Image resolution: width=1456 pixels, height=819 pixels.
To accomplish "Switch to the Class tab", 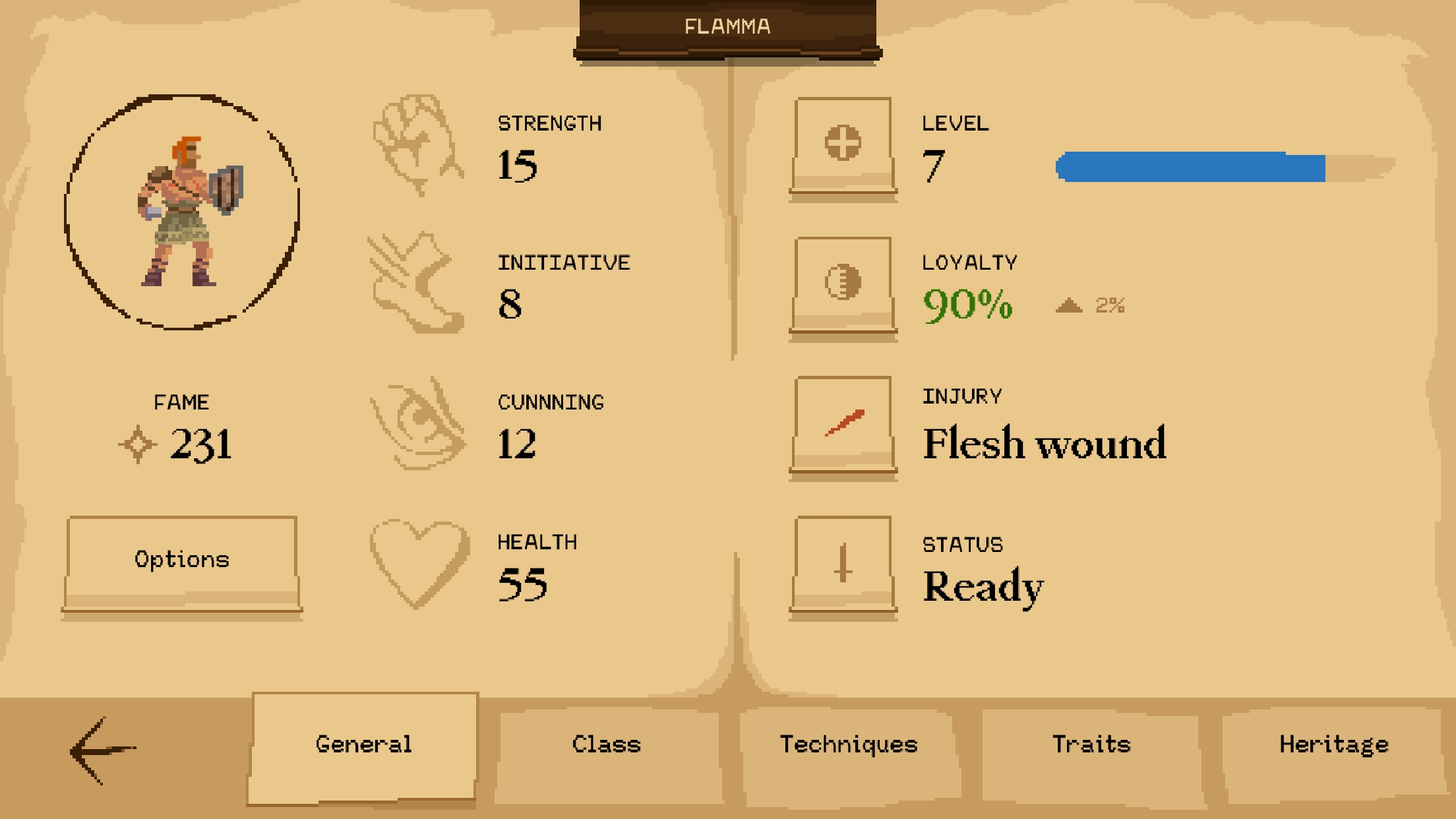I will (x=605, y=744).
